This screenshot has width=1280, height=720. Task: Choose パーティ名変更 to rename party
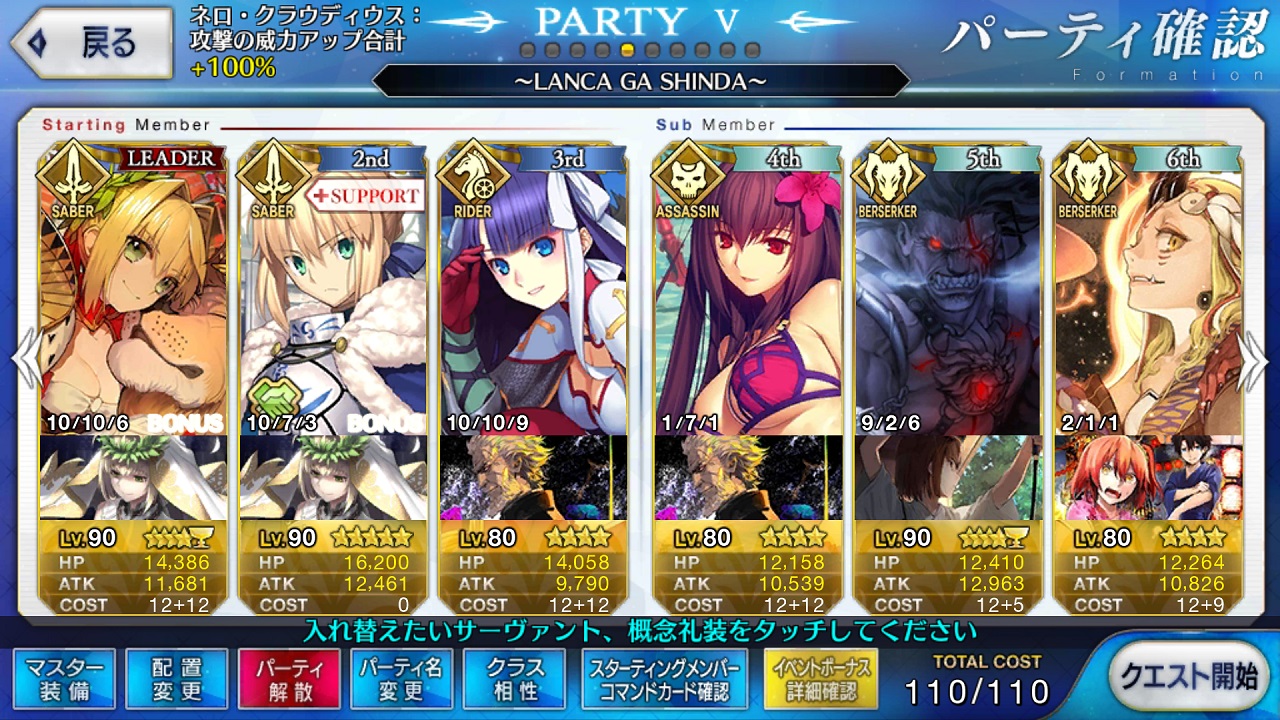(x=401, y=679)
